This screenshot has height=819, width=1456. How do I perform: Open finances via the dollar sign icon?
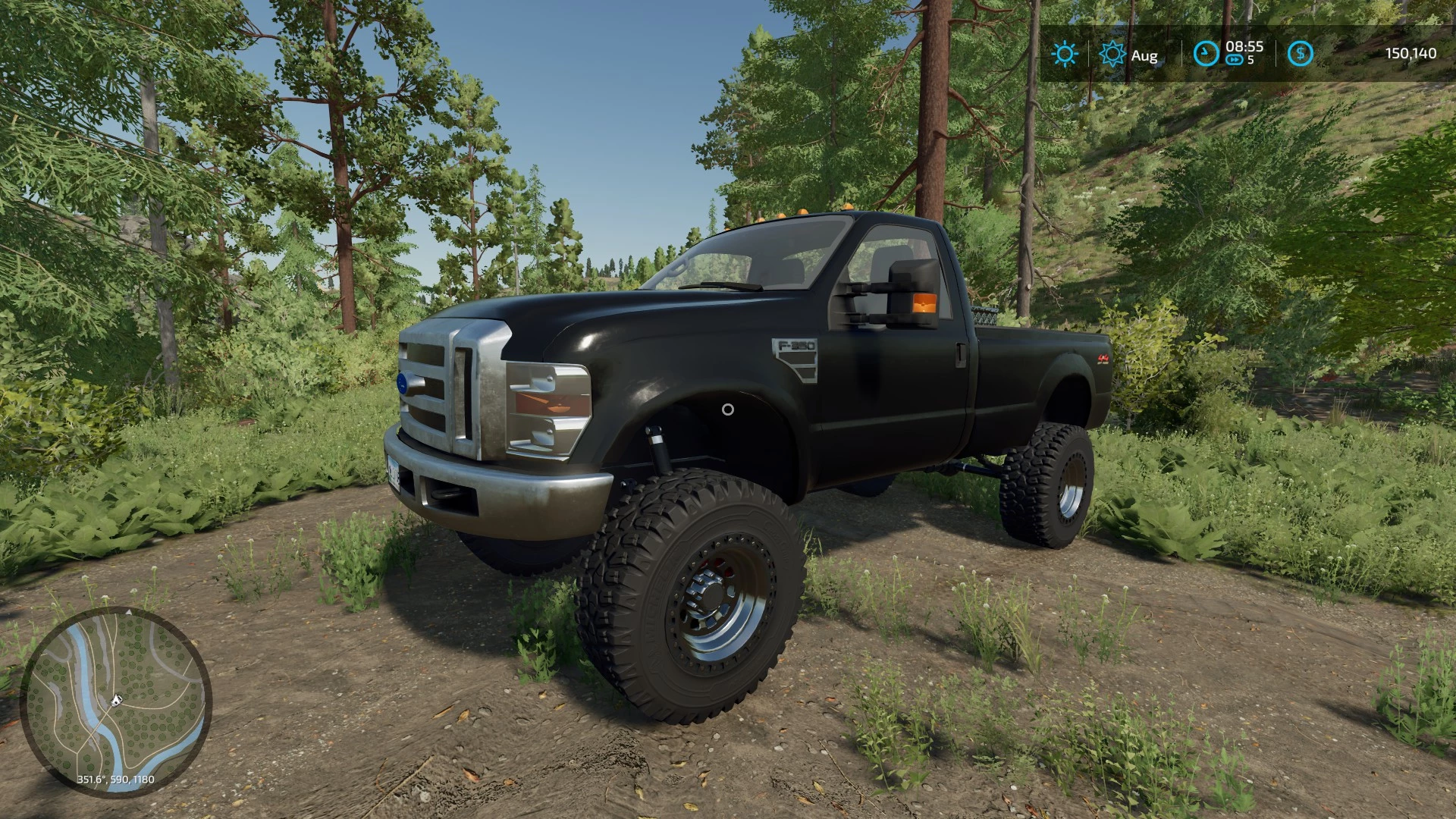coord(1299,55)
